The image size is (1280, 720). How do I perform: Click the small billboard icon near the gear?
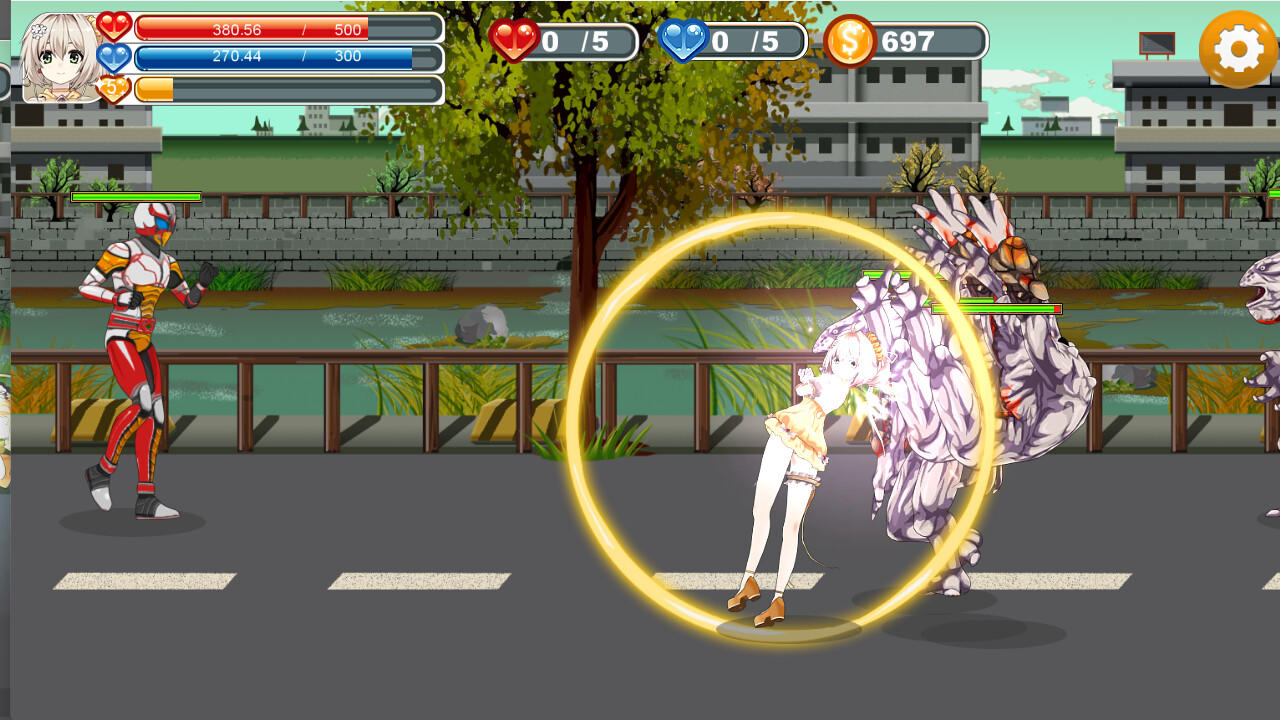(1155, 45)
